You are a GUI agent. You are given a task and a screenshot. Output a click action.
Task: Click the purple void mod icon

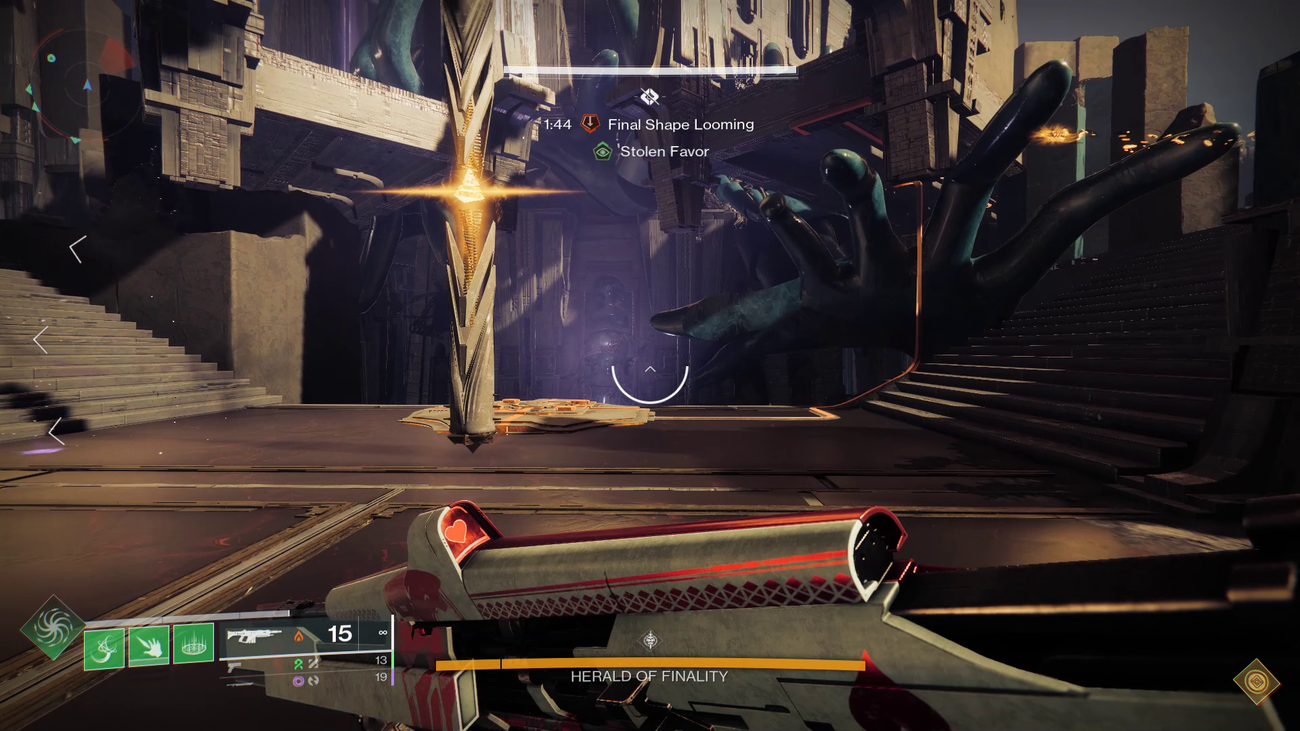(297, 680)
